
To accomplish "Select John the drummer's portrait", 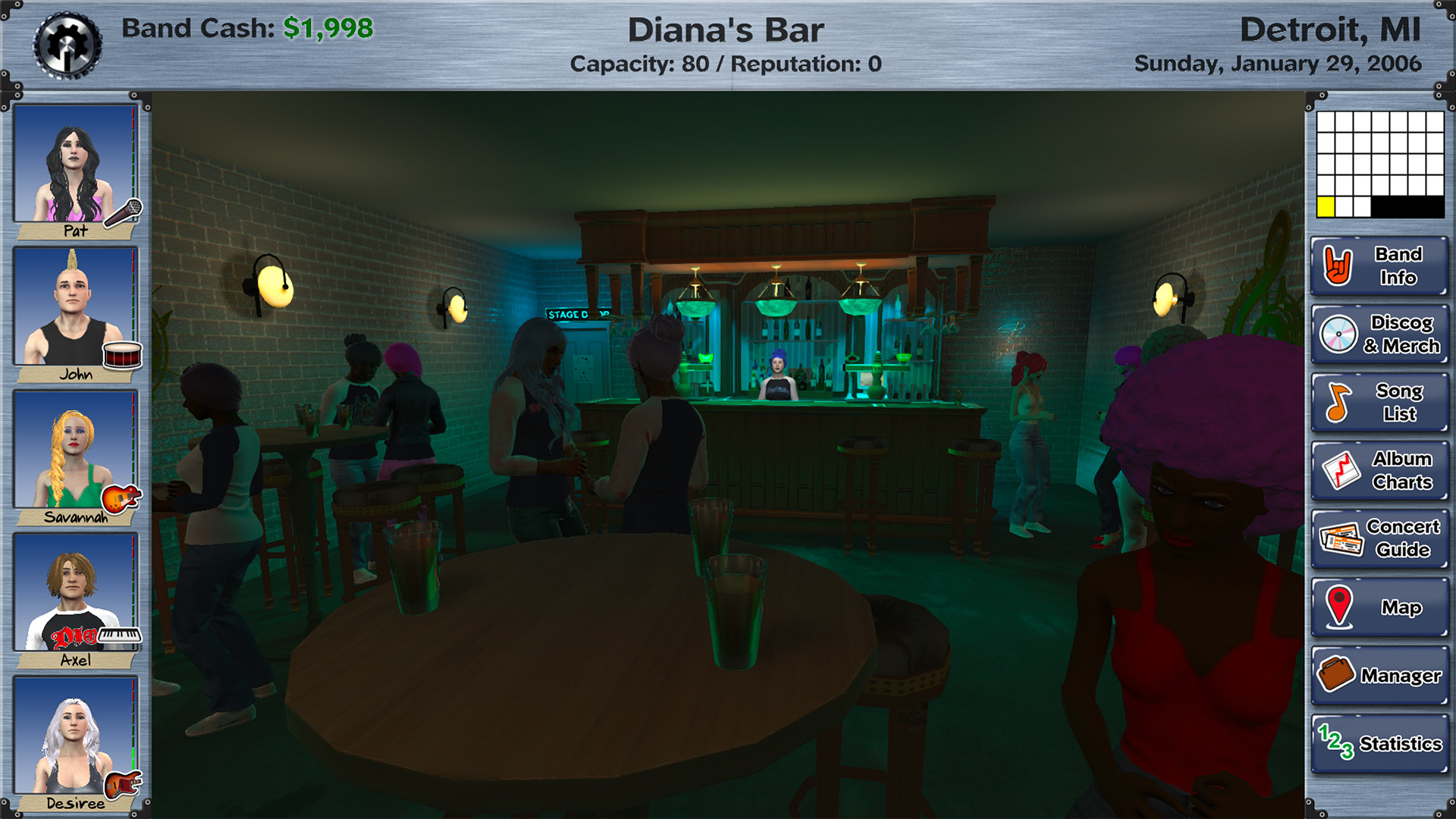I will pyautogui.click(x=76, y=307).
